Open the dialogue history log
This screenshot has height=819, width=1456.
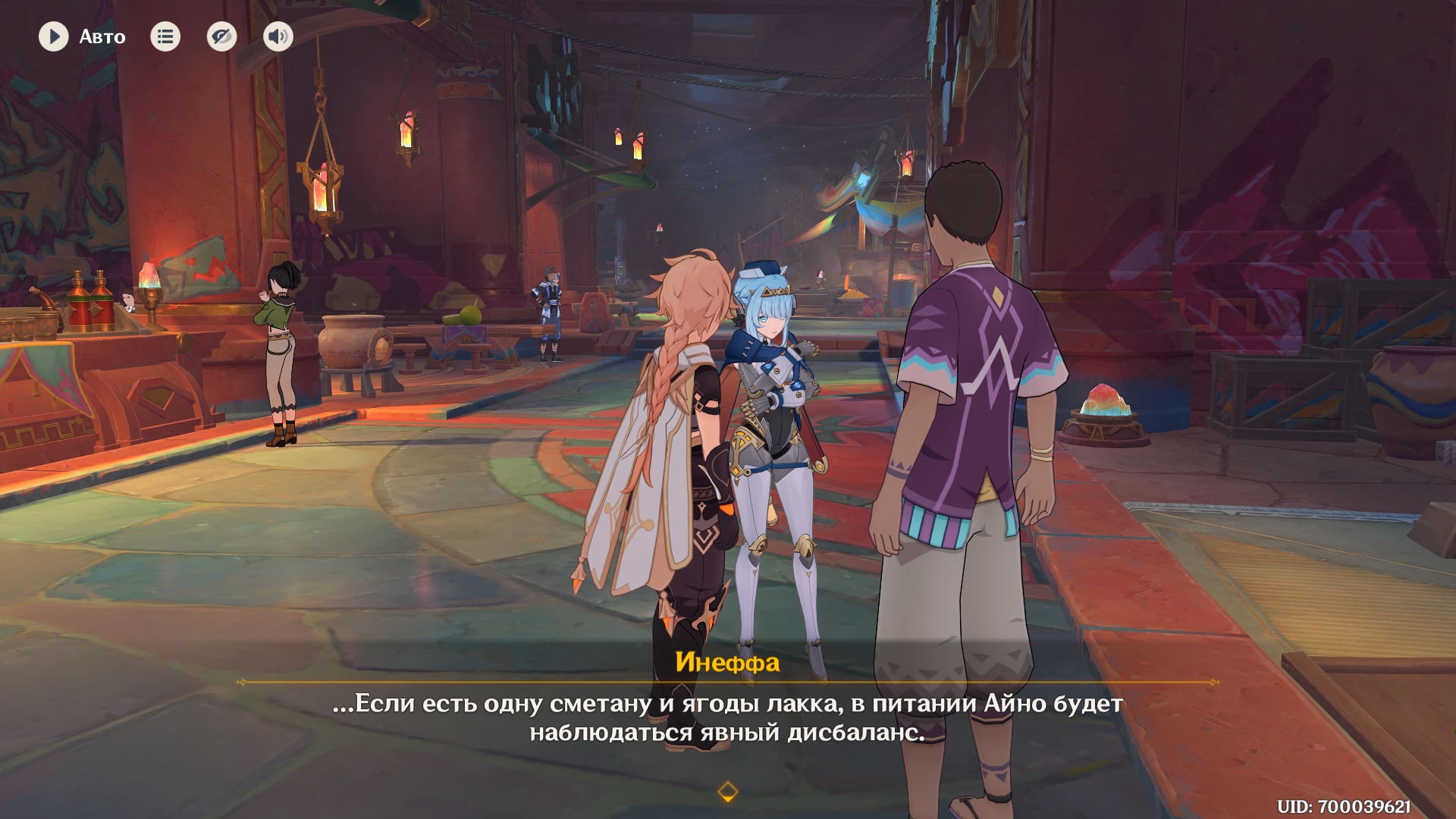tap(165, 36)
